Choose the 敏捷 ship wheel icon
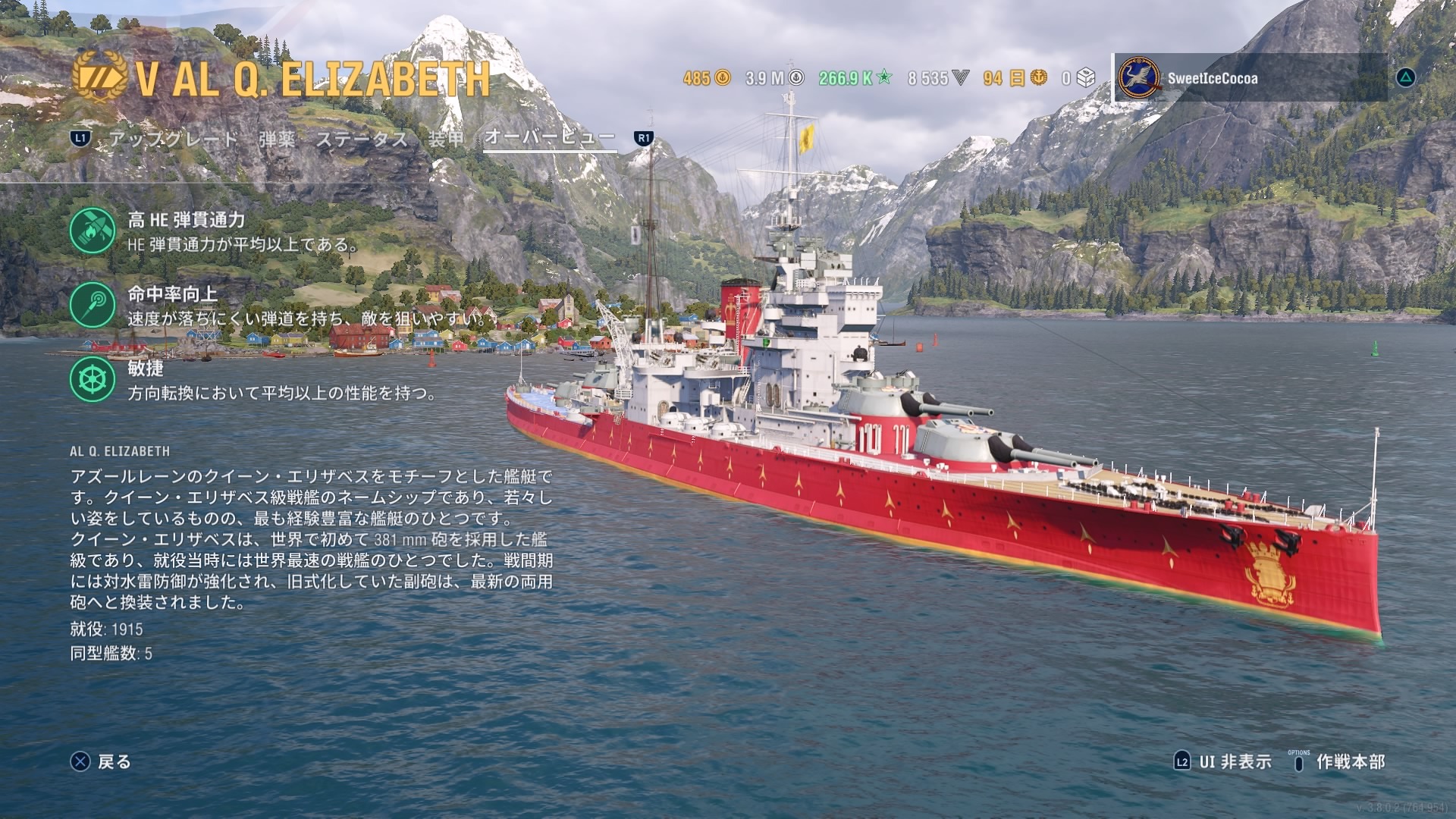Viewport: 1456px width, 819px height. pos(93,379)
